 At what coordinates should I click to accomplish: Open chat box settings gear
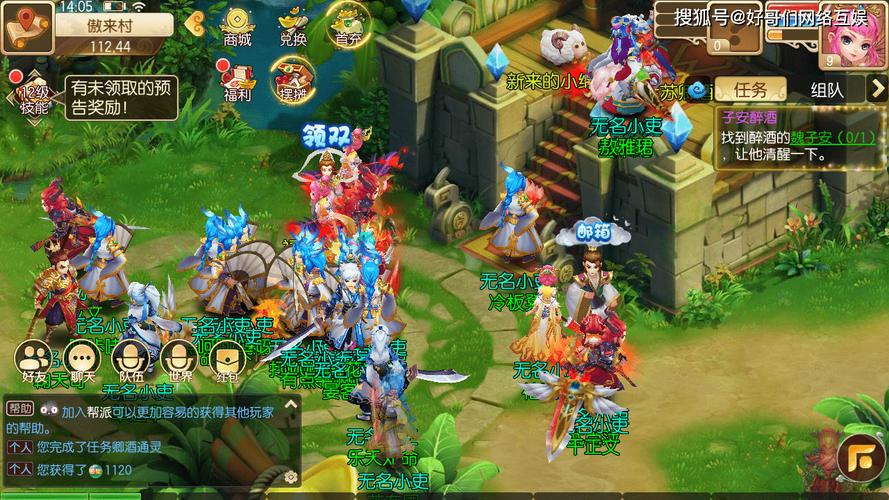click(290, 476)
